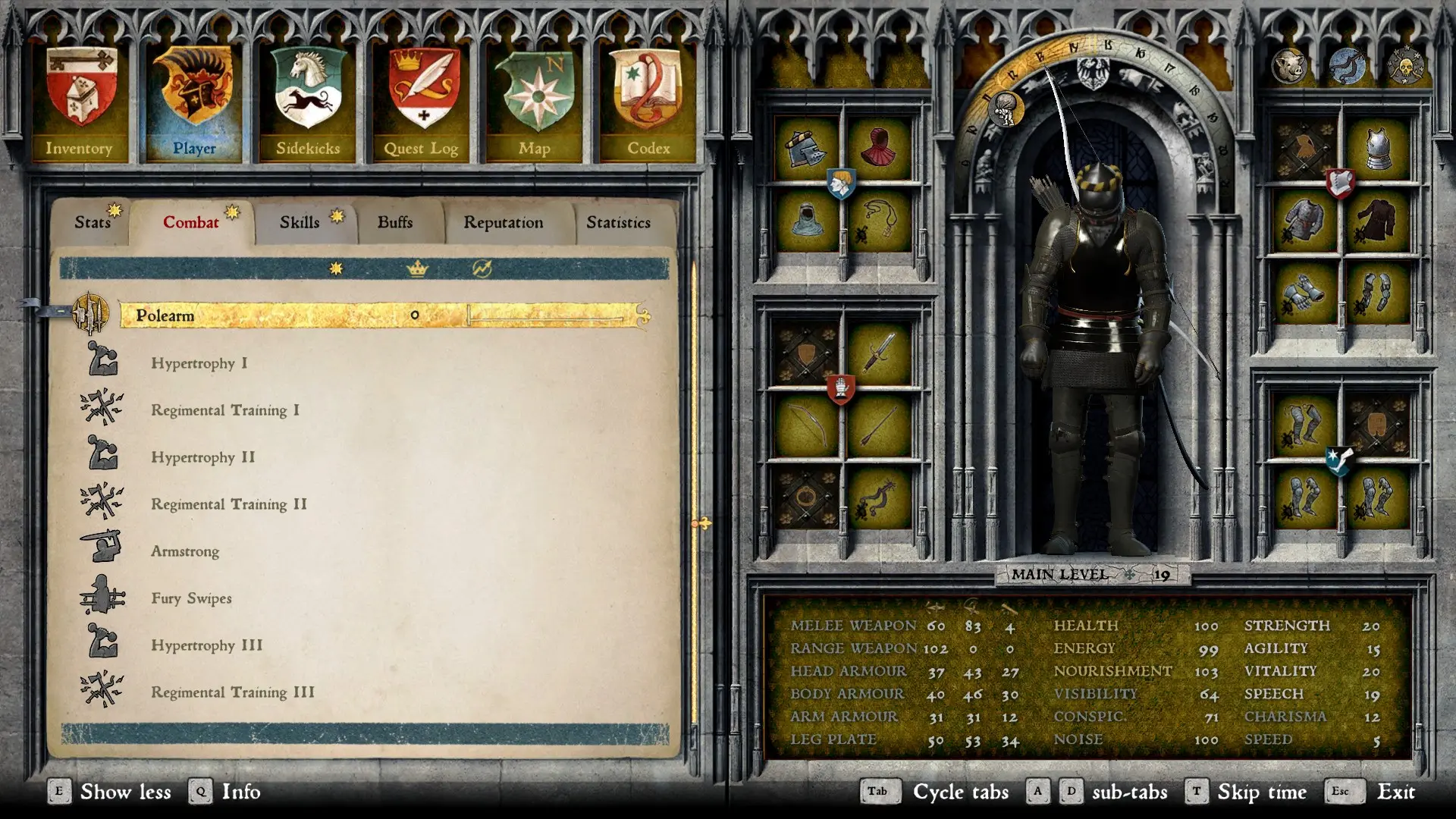Toggle the growth arrow skill filter
Image resolution: width=1456 pixels, height=819 pixels.
pyautogui.click(x=485, y=267)
